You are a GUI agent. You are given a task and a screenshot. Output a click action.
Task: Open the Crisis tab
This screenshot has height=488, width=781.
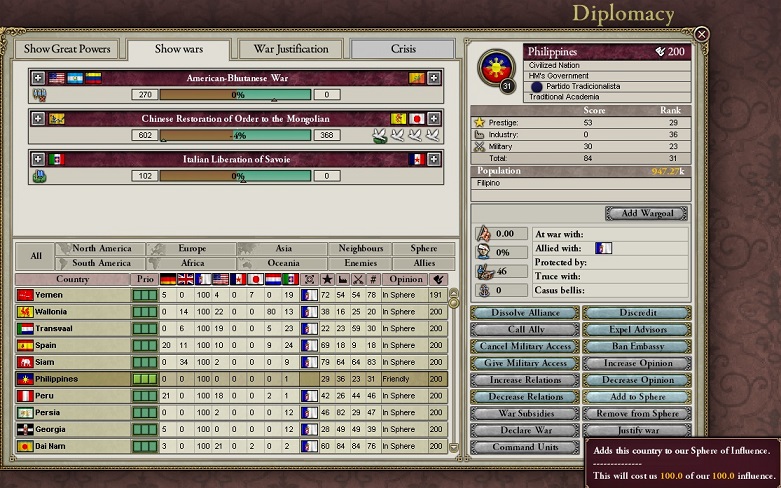(402, 49)
